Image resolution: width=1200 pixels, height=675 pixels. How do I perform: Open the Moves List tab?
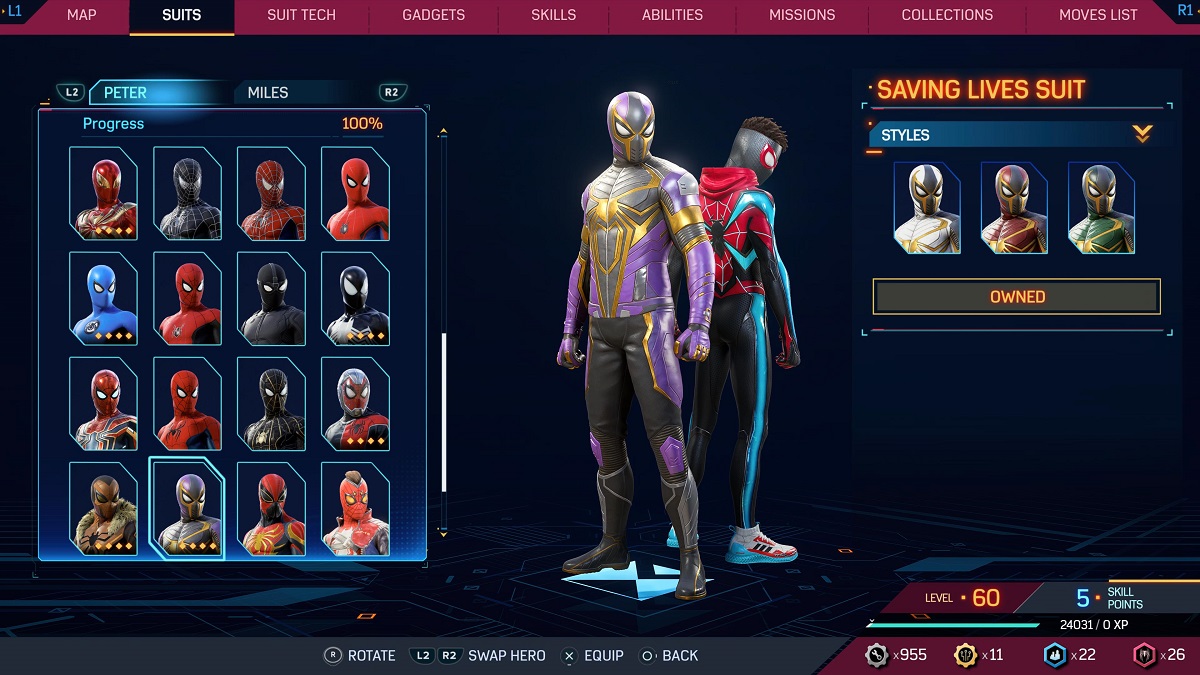point(1098,15)
